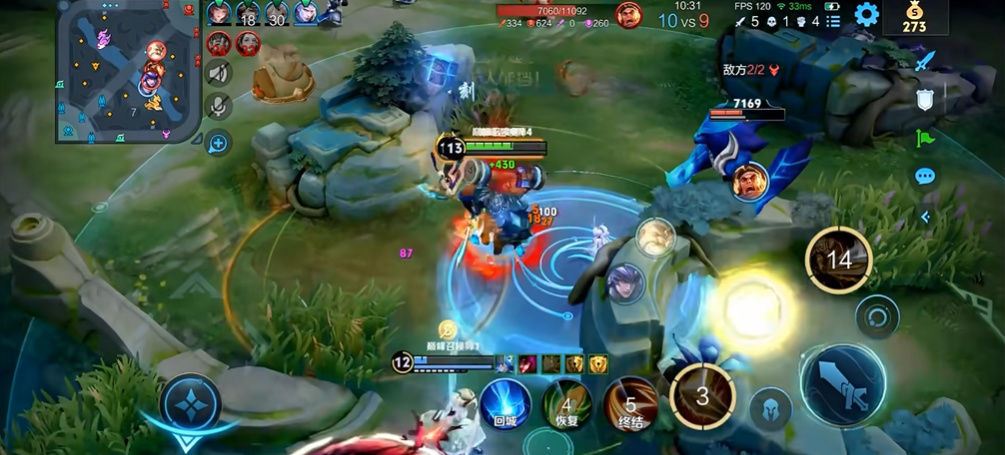Image resolution: width=1005 pixels, height=455 pixels.
Task: Toggle the muted speaker icon
Action: point(218,73)
